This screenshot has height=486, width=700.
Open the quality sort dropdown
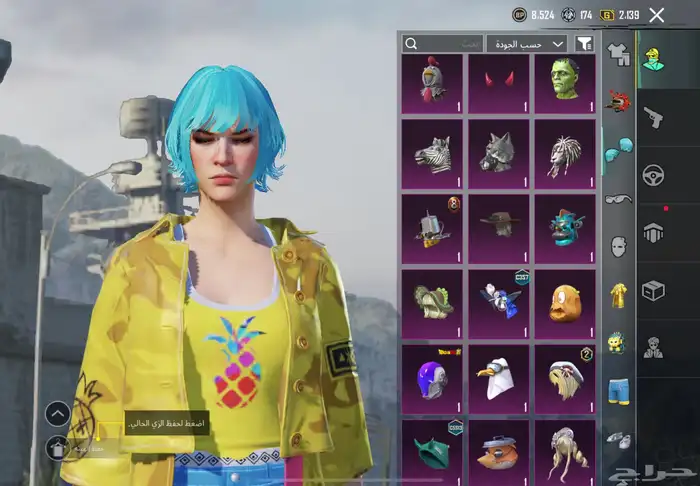pyautogui.click(x=526, y=44)
